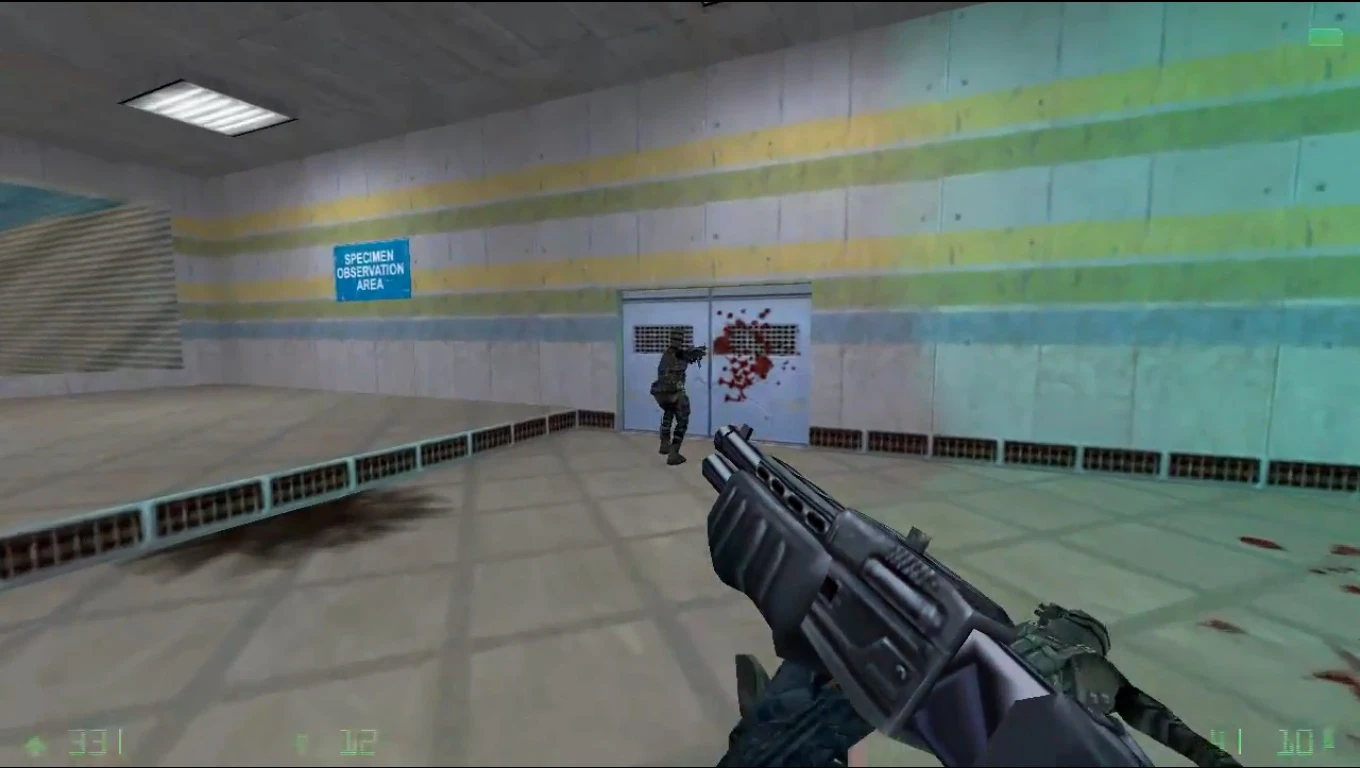Screen dimensions: 1360x768
Task: Click the reserve ammo count reading 10
Action: tap(1296, 740)
